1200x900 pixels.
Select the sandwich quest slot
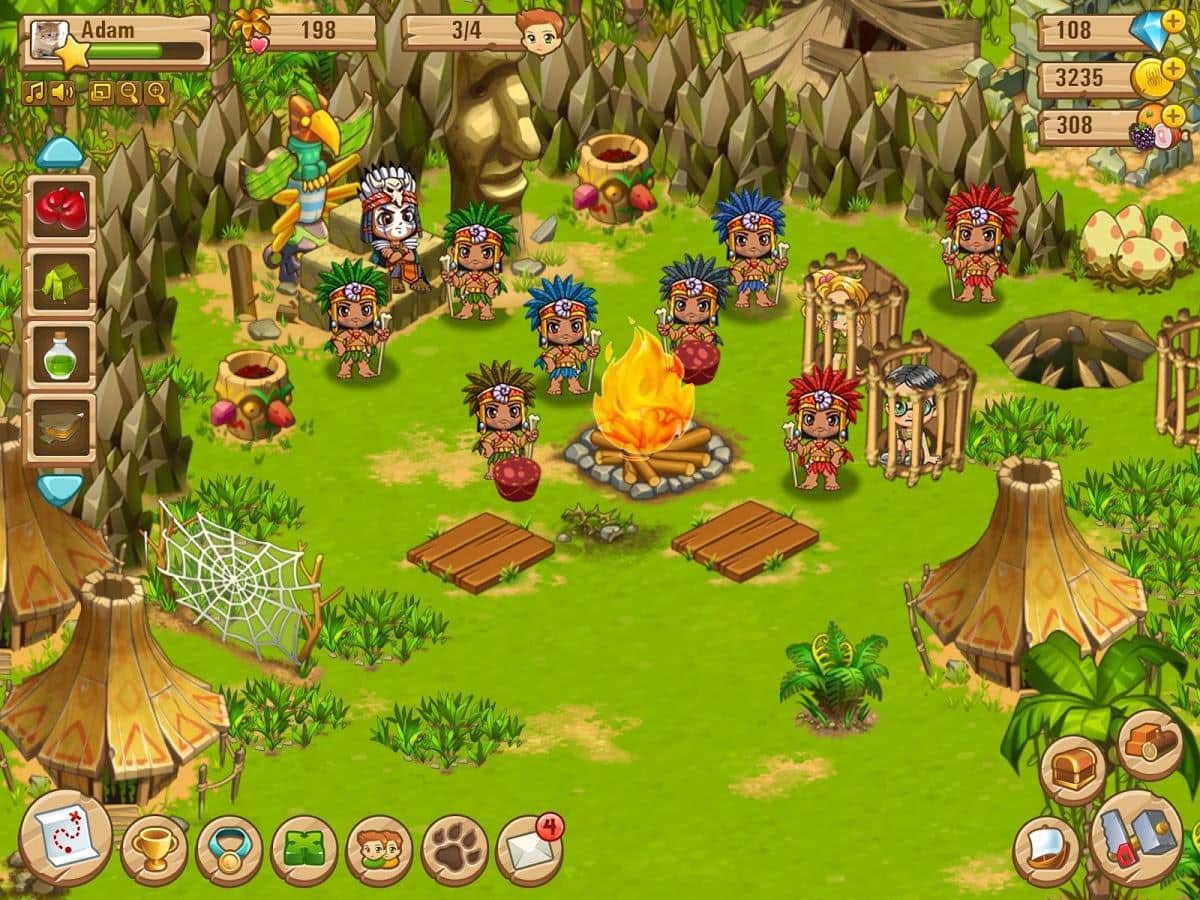coord(60,428)
